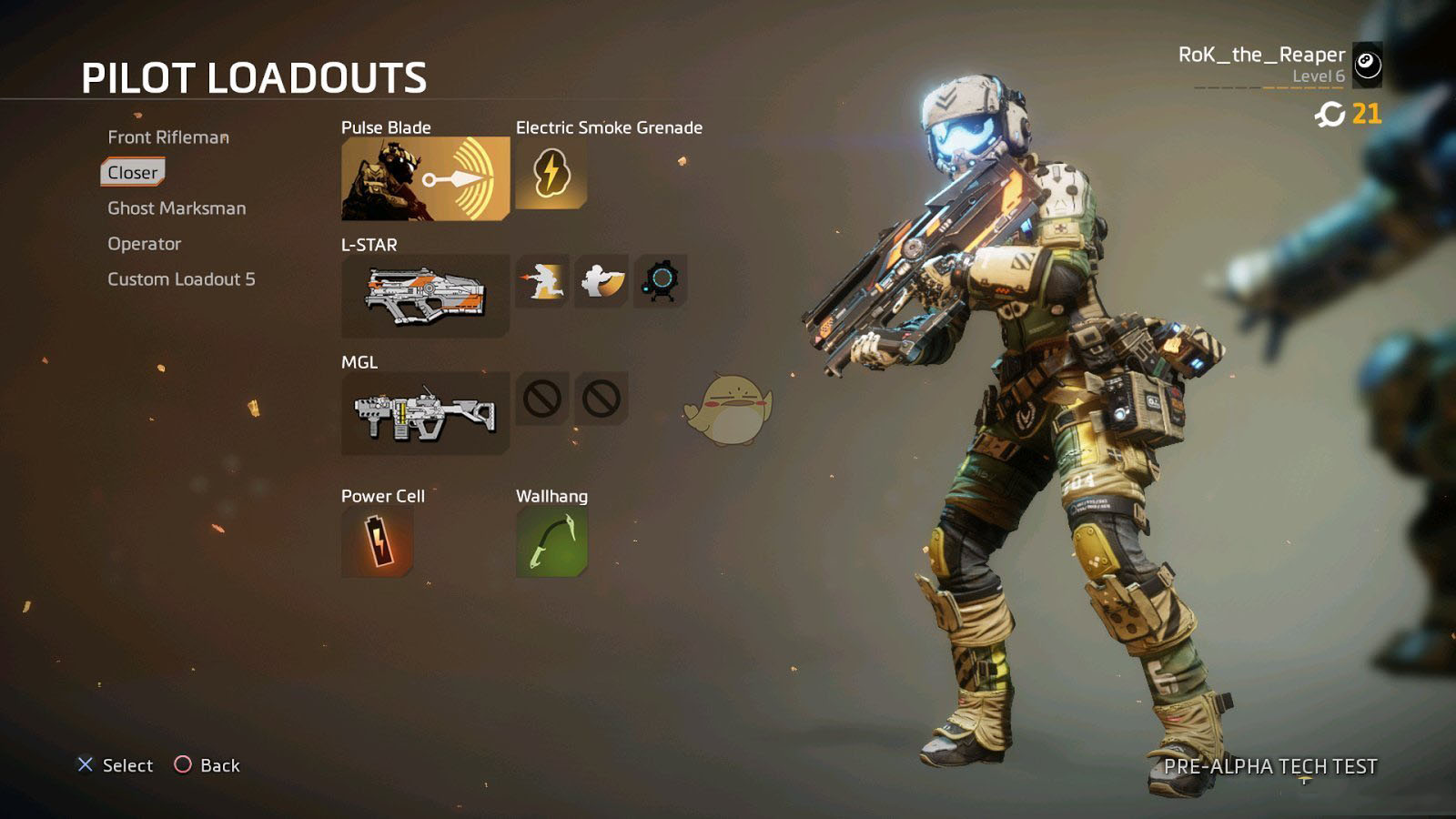Select the MGL secondary weapon slot
This screenshot has width=1456, height=819.
pyautogui.click(x=425, y=413)
